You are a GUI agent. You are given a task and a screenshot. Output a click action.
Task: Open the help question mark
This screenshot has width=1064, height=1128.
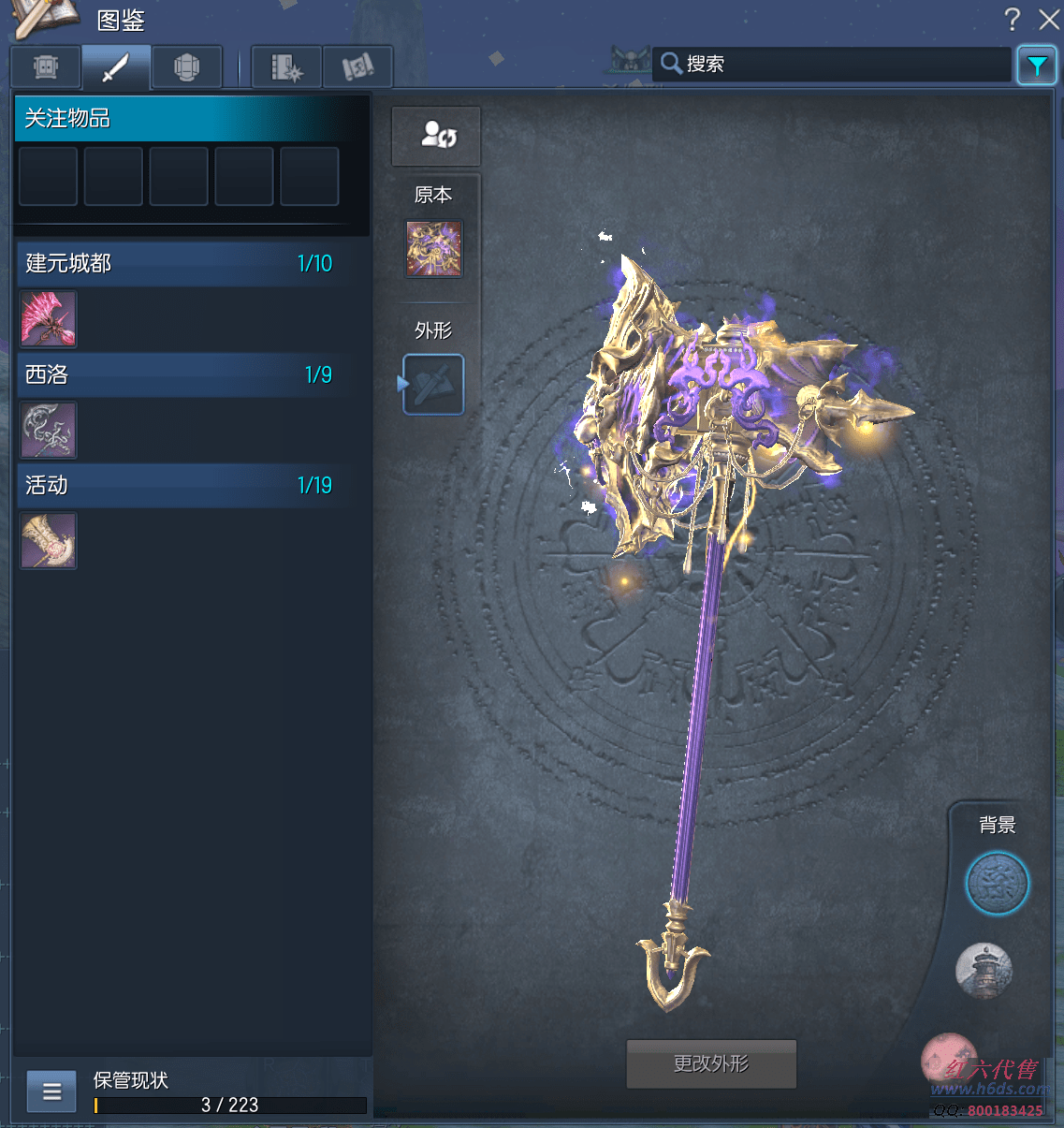click(1012, 20)
